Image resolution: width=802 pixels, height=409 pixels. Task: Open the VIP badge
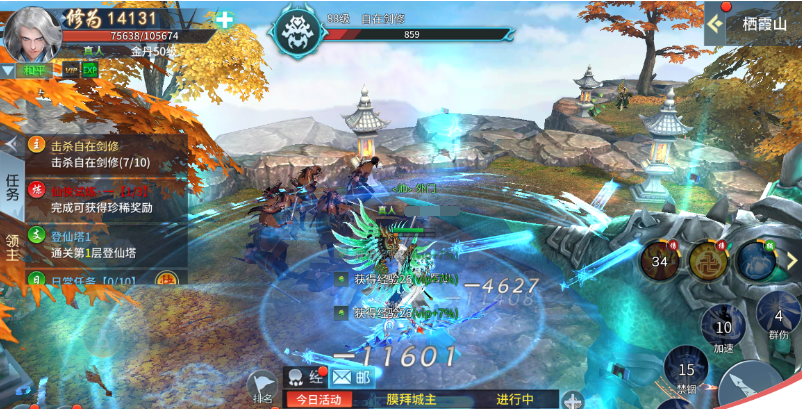71,70
